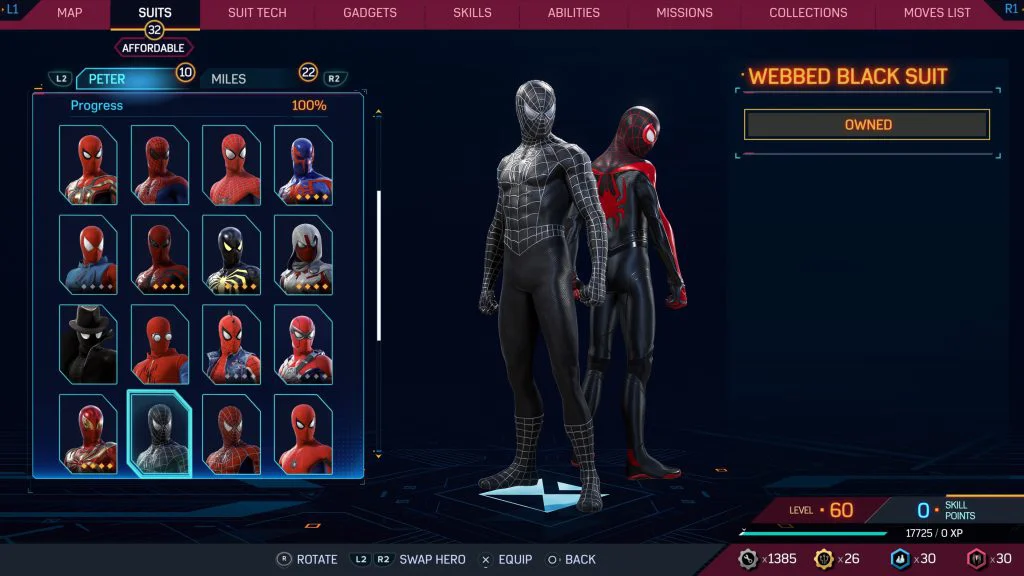Go to the Skills tab
Screen dimensions: 1024x576
tap(472, 13)
